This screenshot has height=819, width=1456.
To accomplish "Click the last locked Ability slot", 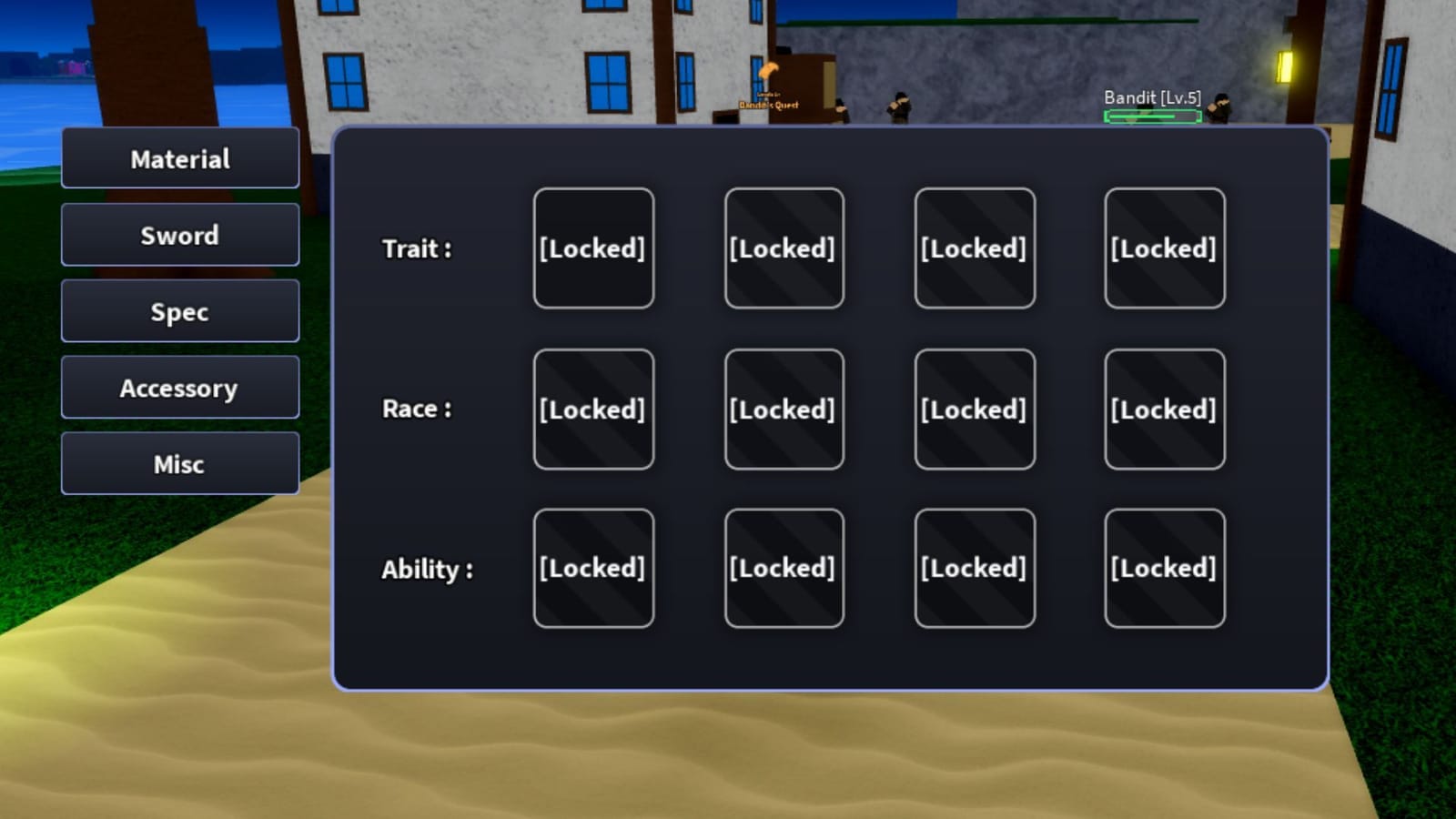I will [1165, 568].
